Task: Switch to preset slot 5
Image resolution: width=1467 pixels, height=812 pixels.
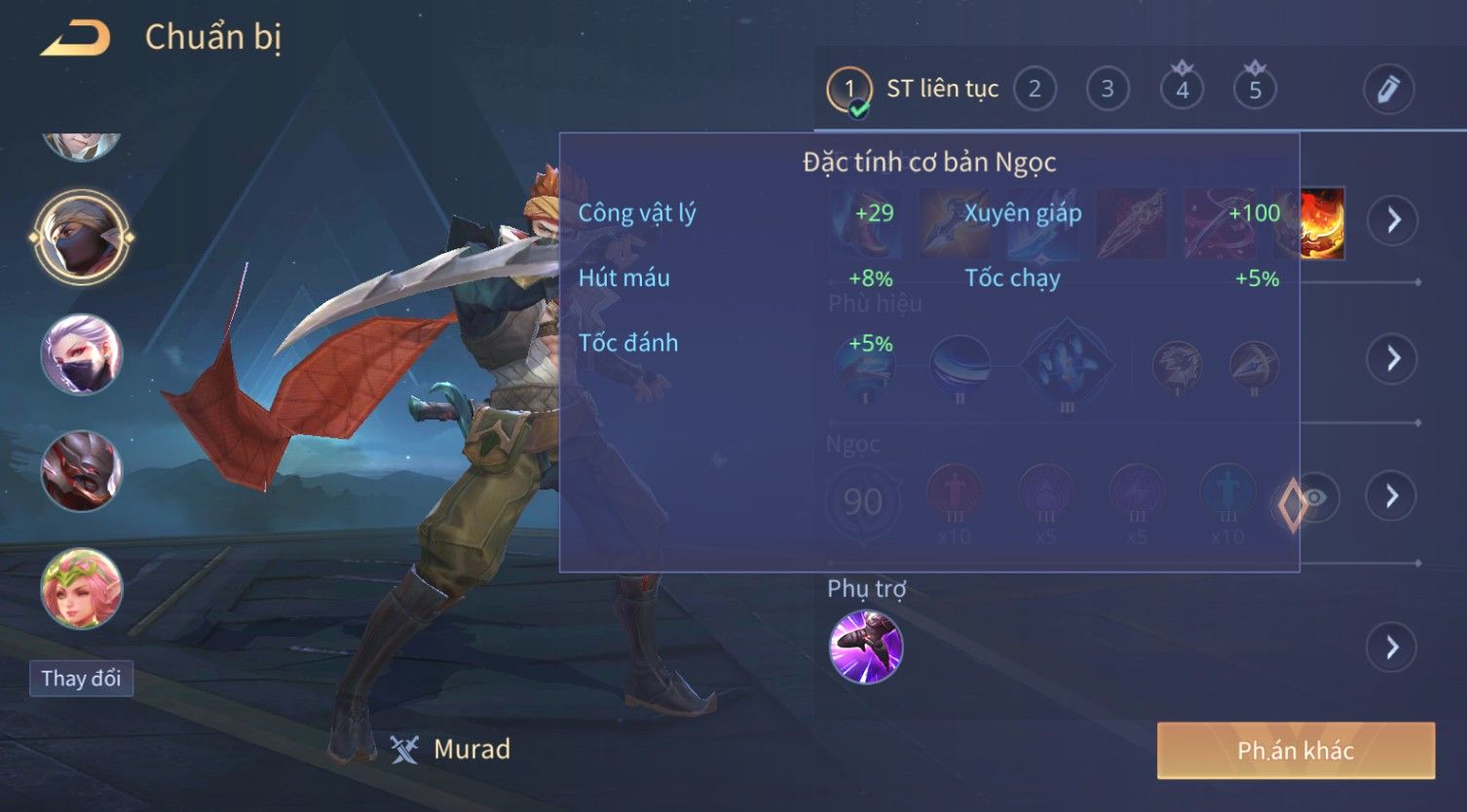Action: pos(1255,90)
